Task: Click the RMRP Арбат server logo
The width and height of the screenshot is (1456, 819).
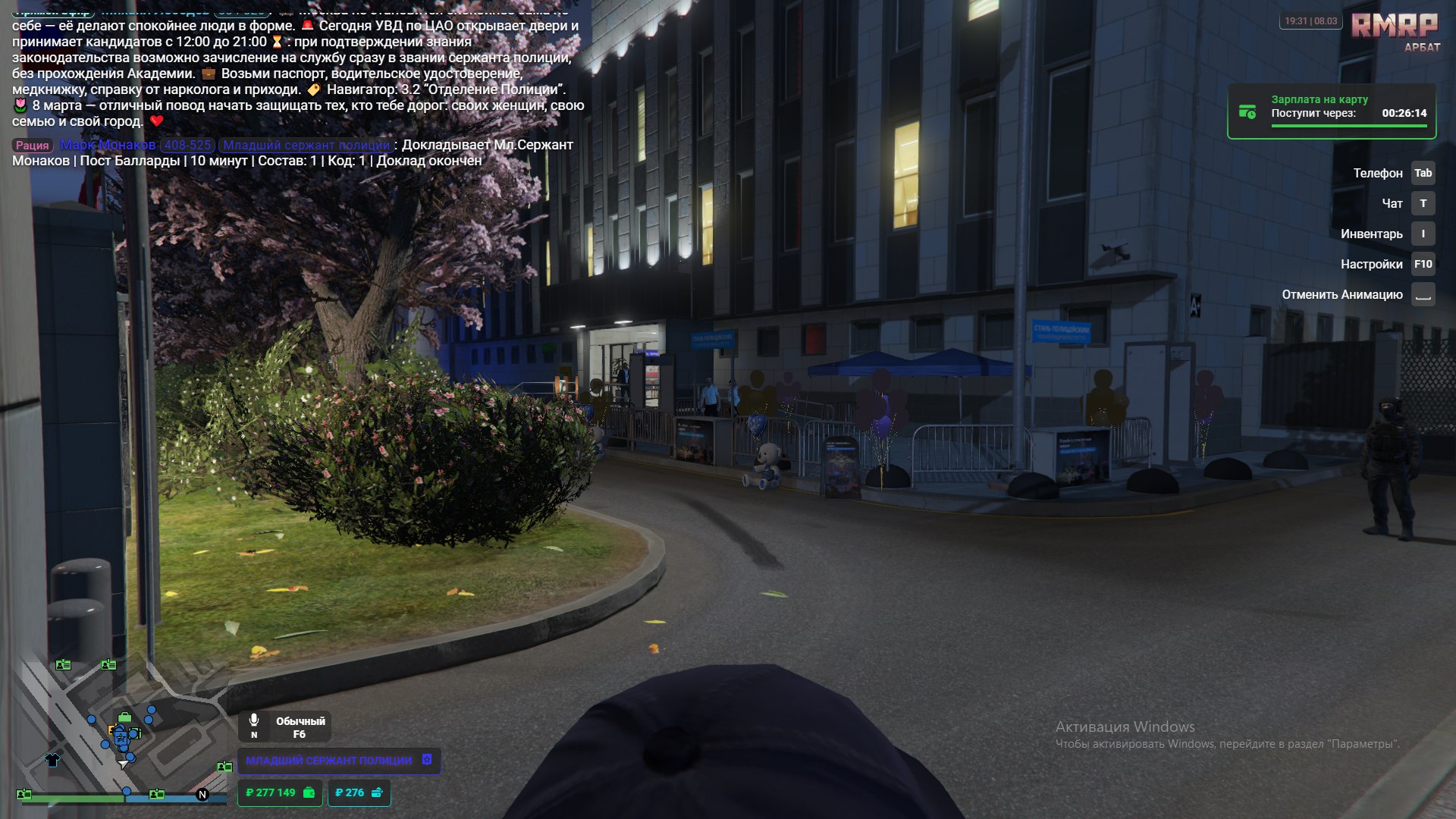Action: (1395, 32)
